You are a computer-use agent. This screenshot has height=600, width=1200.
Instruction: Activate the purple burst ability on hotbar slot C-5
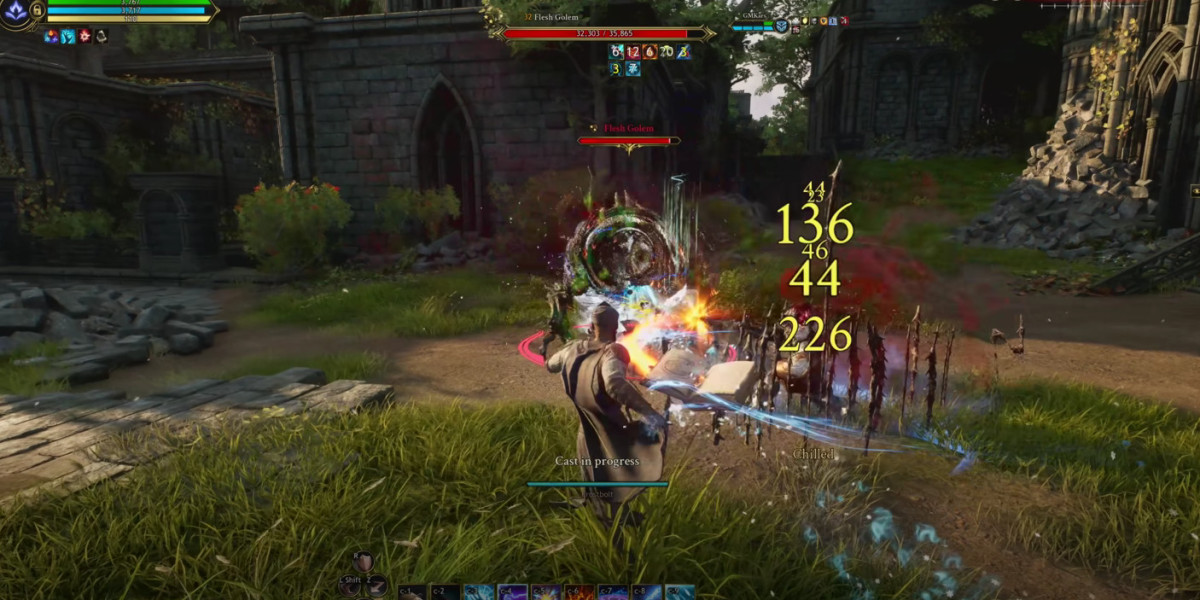coord(546,593)
